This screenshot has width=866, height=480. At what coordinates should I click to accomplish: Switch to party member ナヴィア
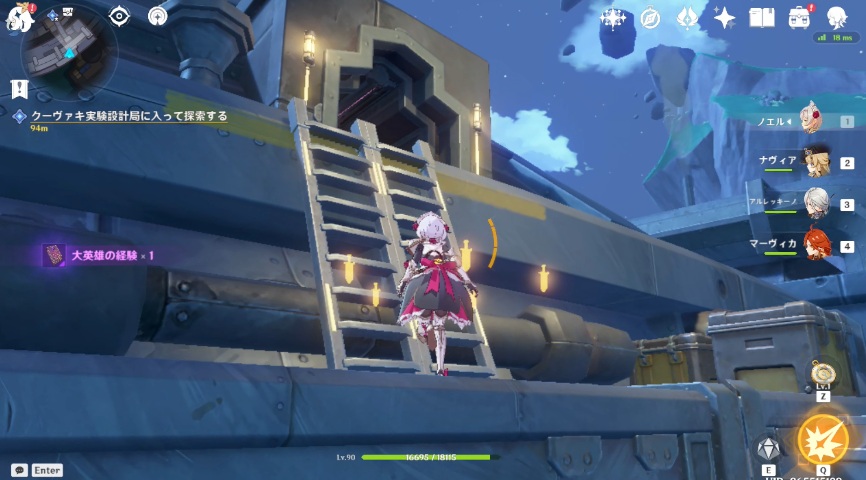(816, 162)
